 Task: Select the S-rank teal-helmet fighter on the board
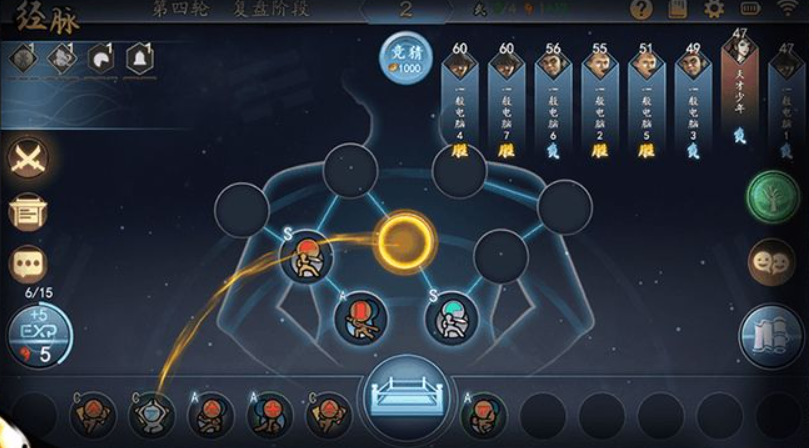point(451,318)
